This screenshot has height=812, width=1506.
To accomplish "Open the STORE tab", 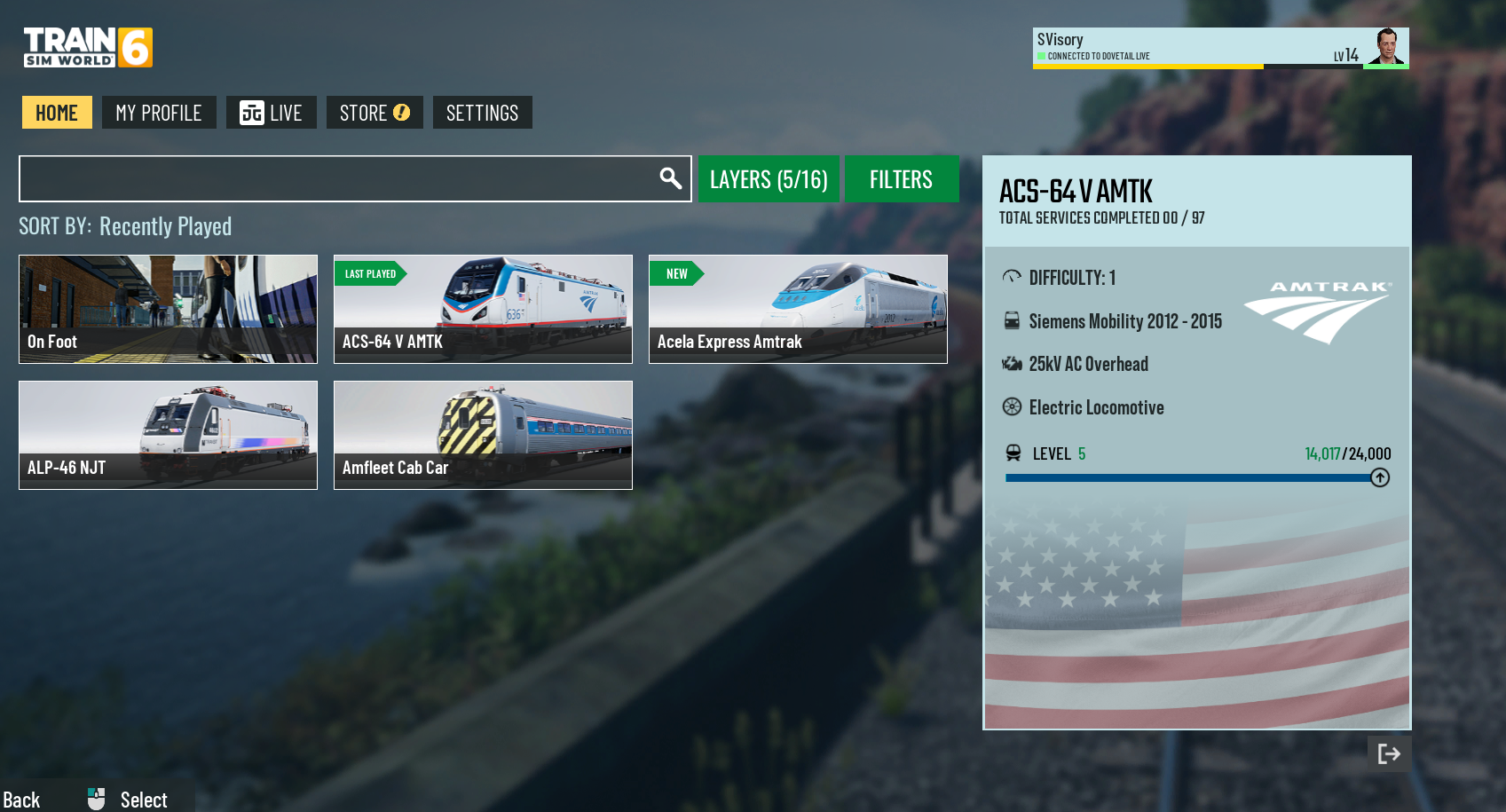I will pyautogui.click(x=375, y=113).
